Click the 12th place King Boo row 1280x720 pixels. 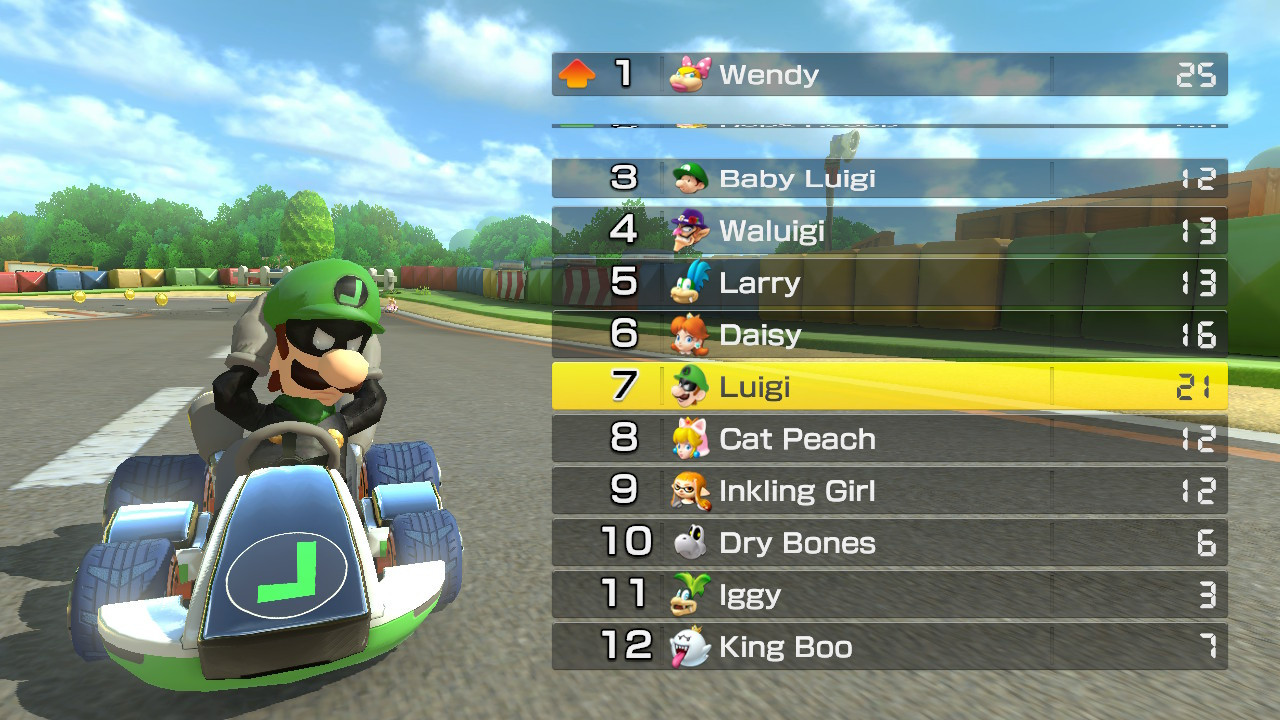click(888, 647)
